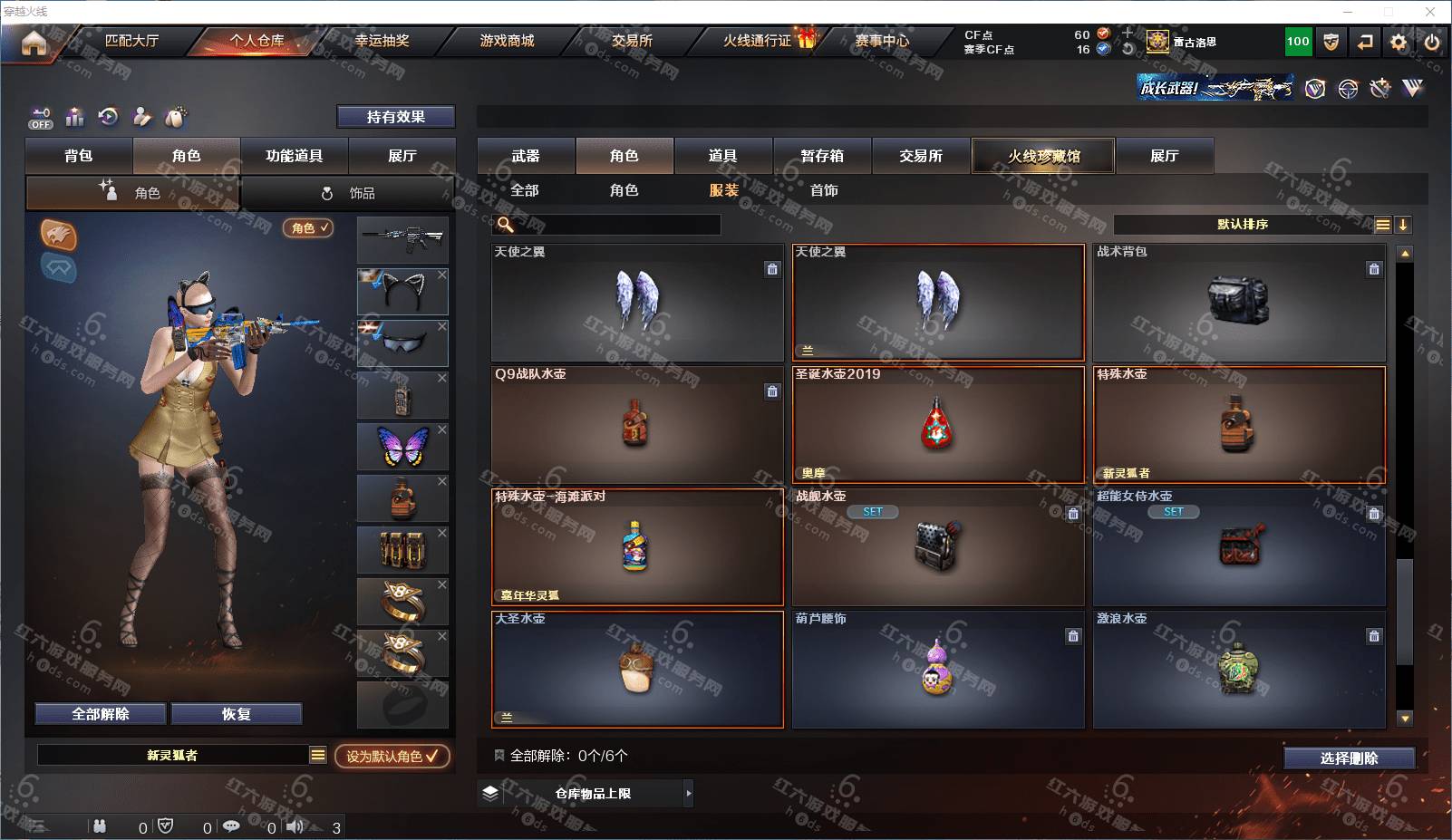Open settings gear icon
The width and height of the screenshot is (1452, 840).
coord(1399,42)
